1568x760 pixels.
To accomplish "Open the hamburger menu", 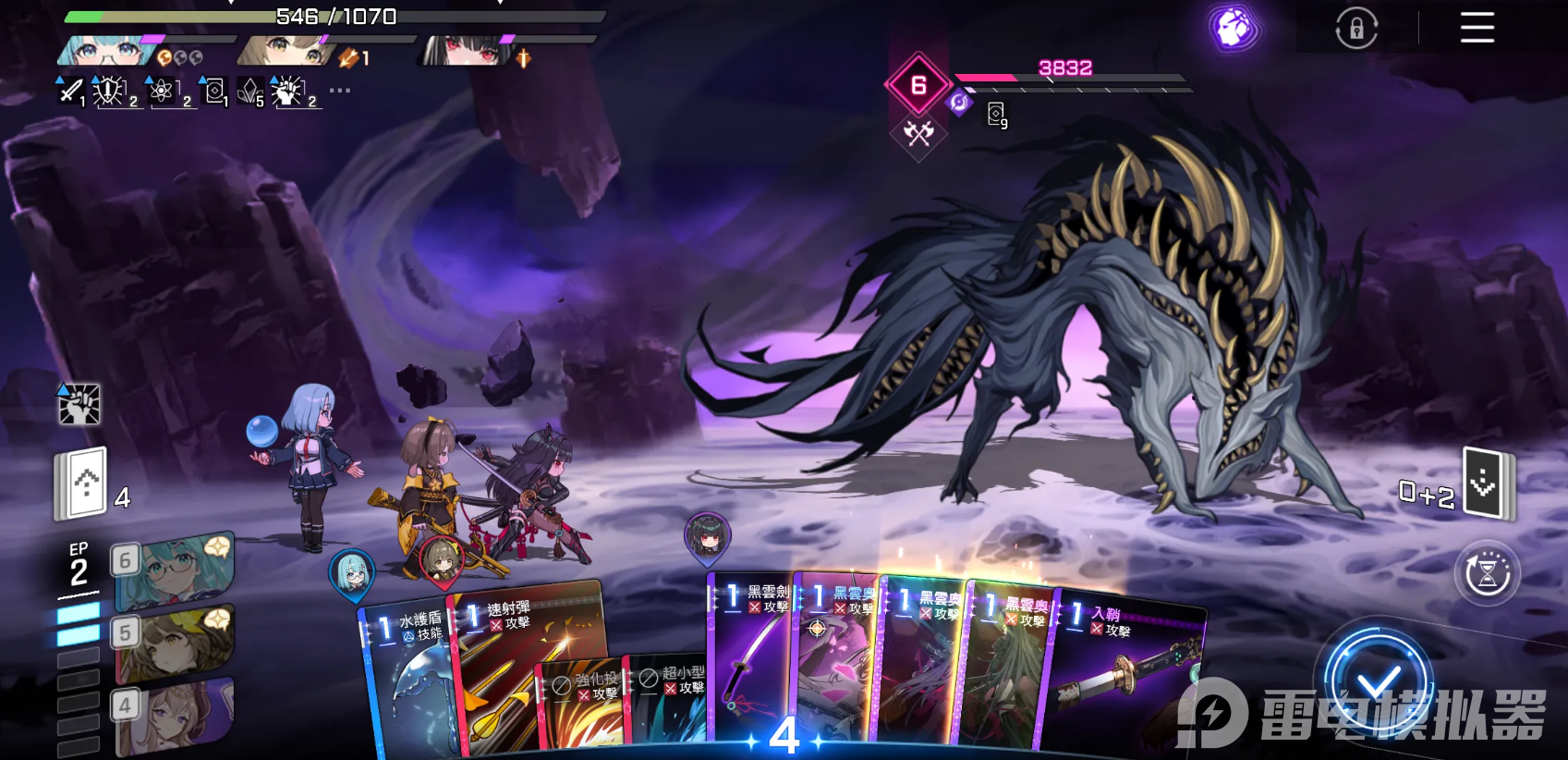I will pos(1477,28).
